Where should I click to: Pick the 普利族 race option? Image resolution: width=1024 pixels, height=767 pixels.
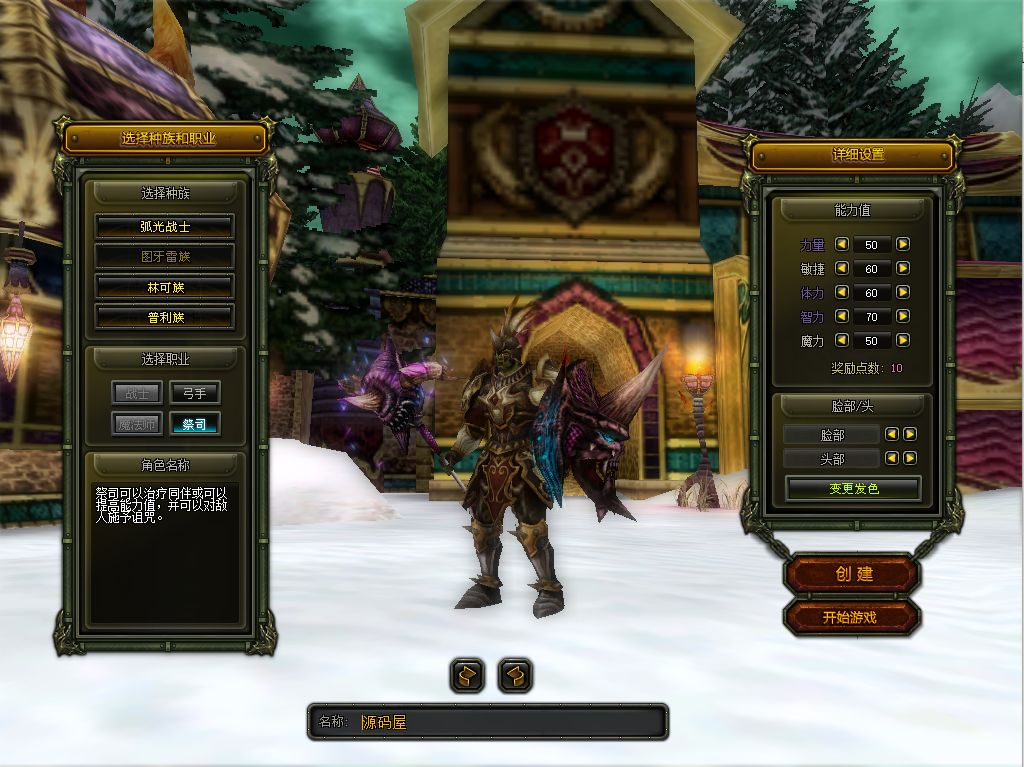(x=165, y=317)
